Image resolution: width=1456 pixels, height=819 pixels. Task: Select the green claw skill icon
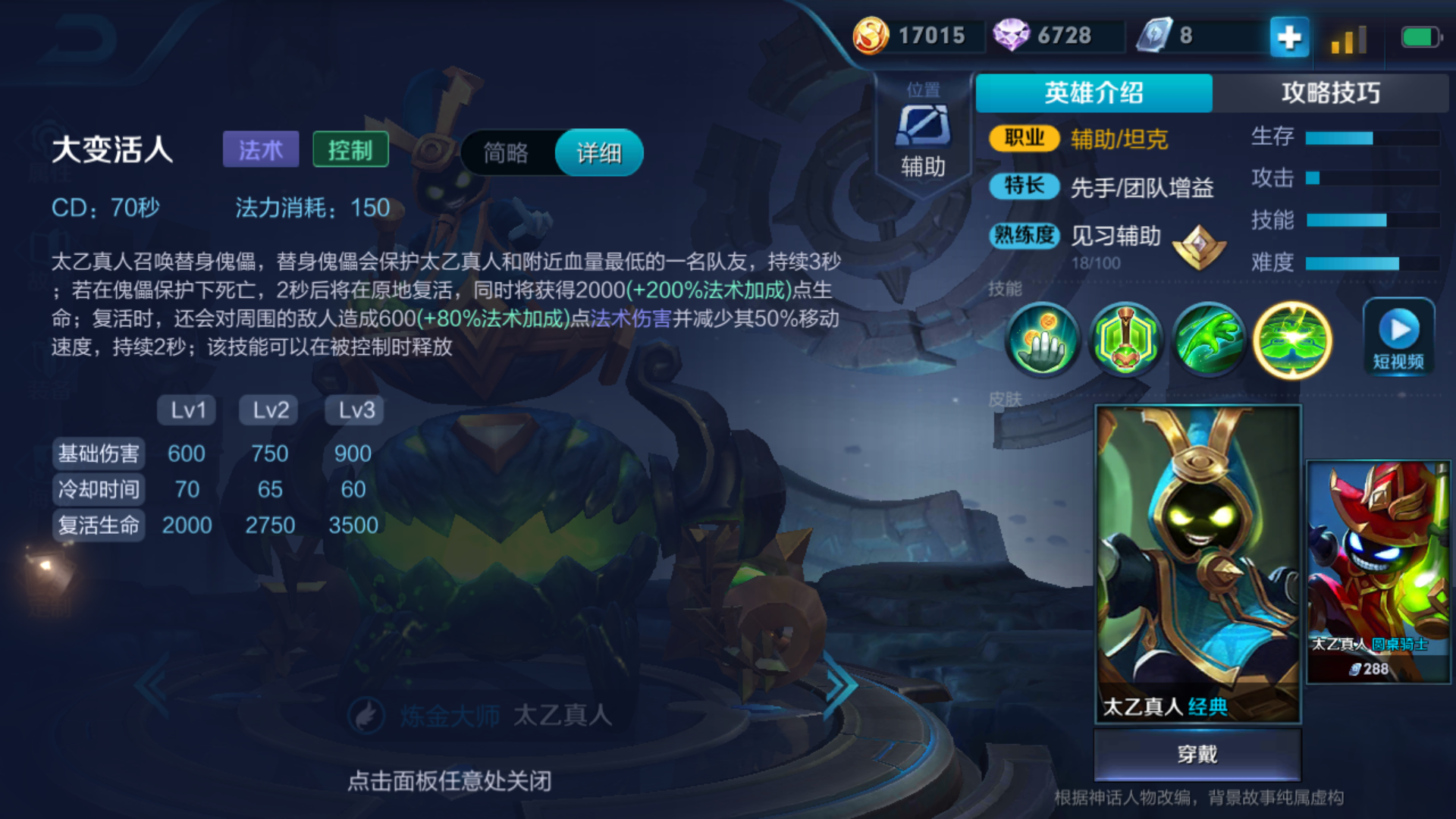click(x=1209, y=340)
